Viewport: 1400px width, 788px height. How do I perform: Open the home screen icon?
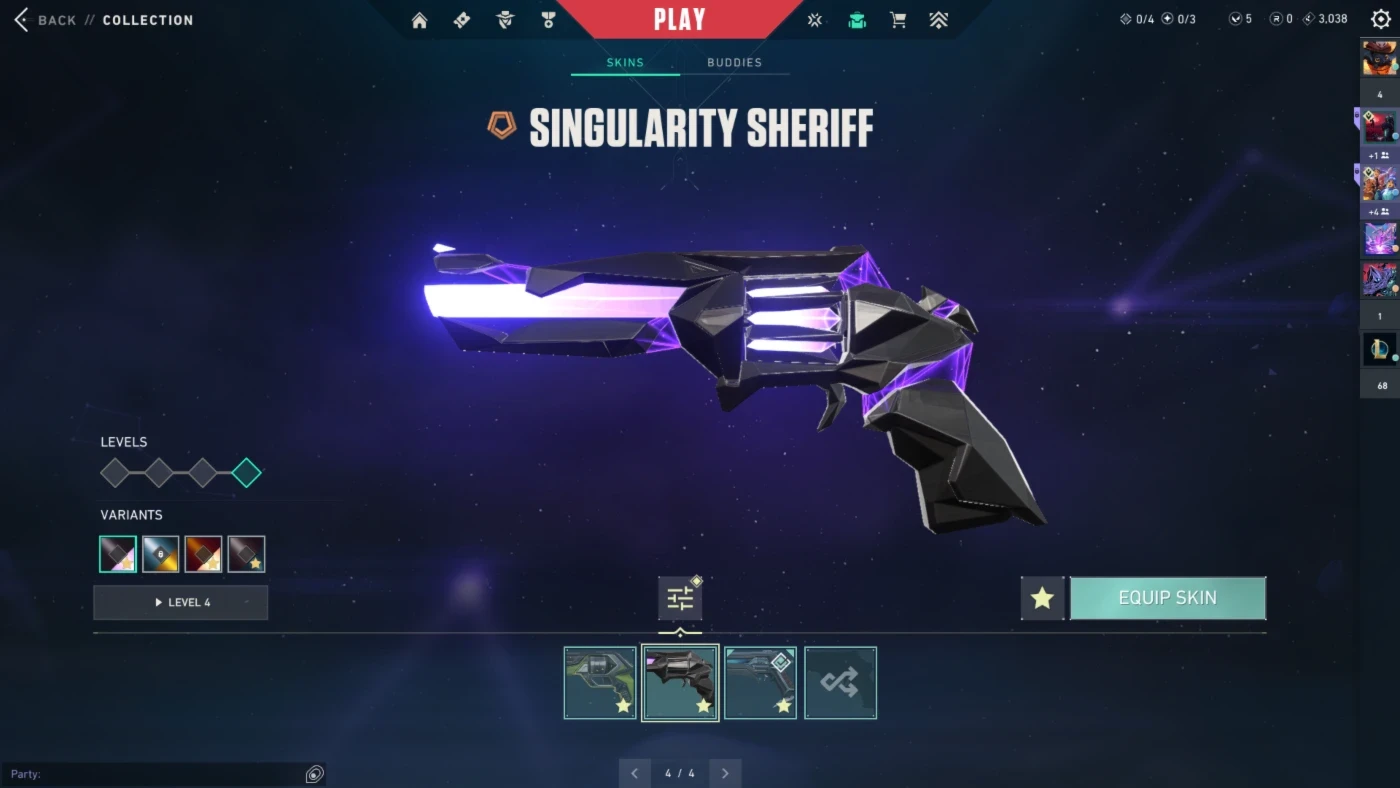[x=419, y=20]
